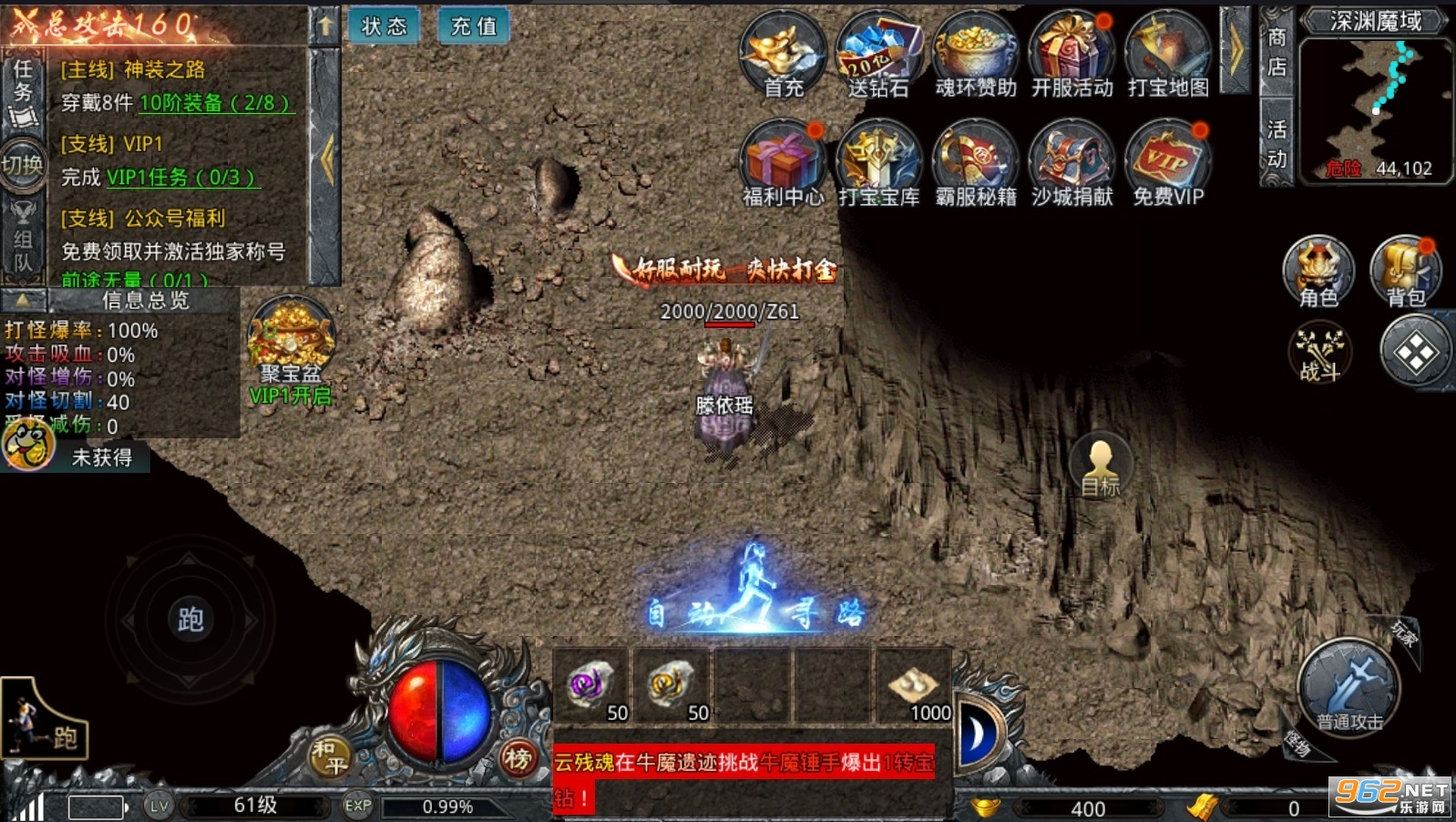
Task: Open the 充值 recharge tab
Action: (472, 26)
